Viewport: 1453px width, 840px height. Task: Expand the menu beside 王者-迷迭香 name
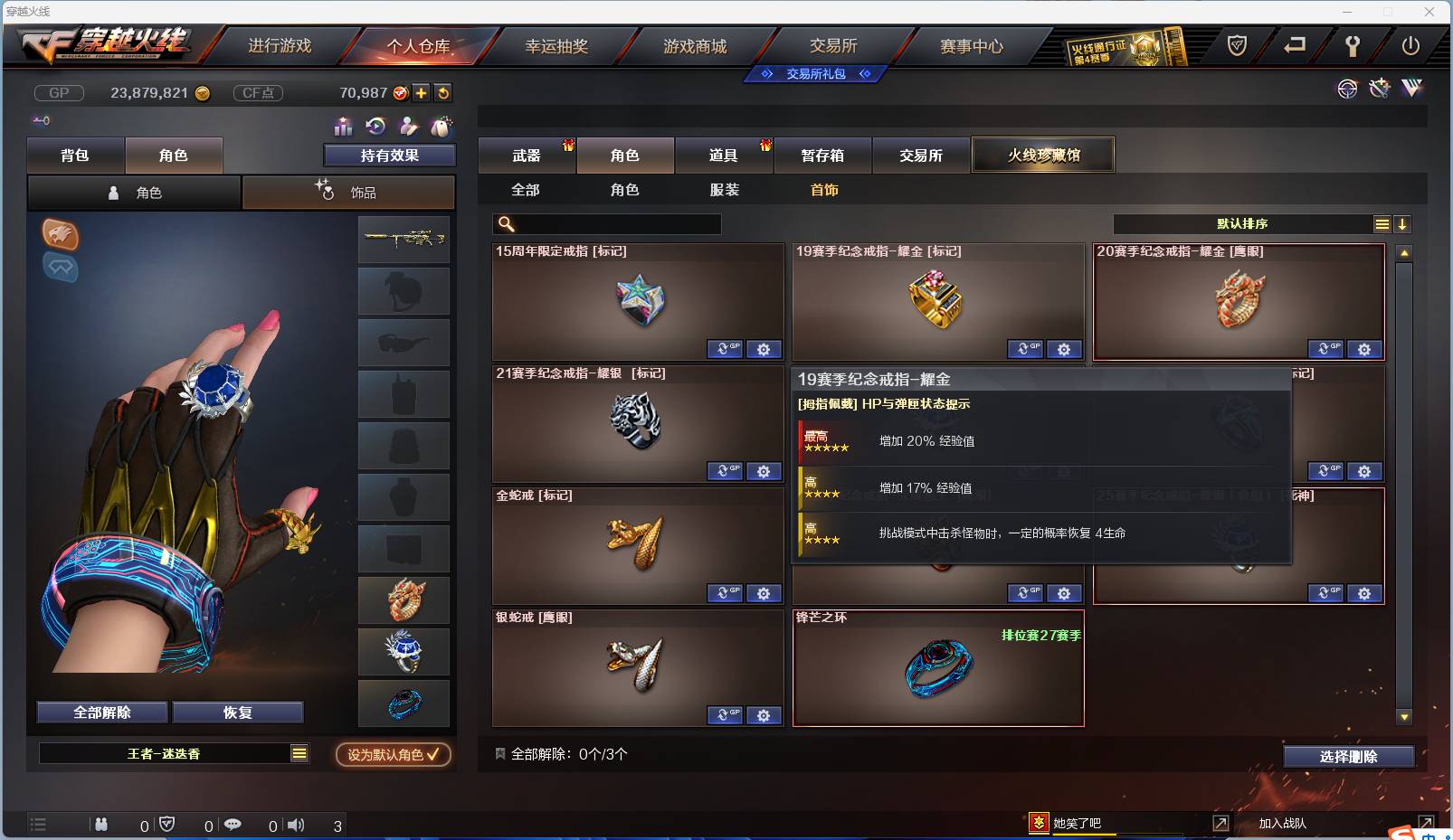[x=299, y=752]
